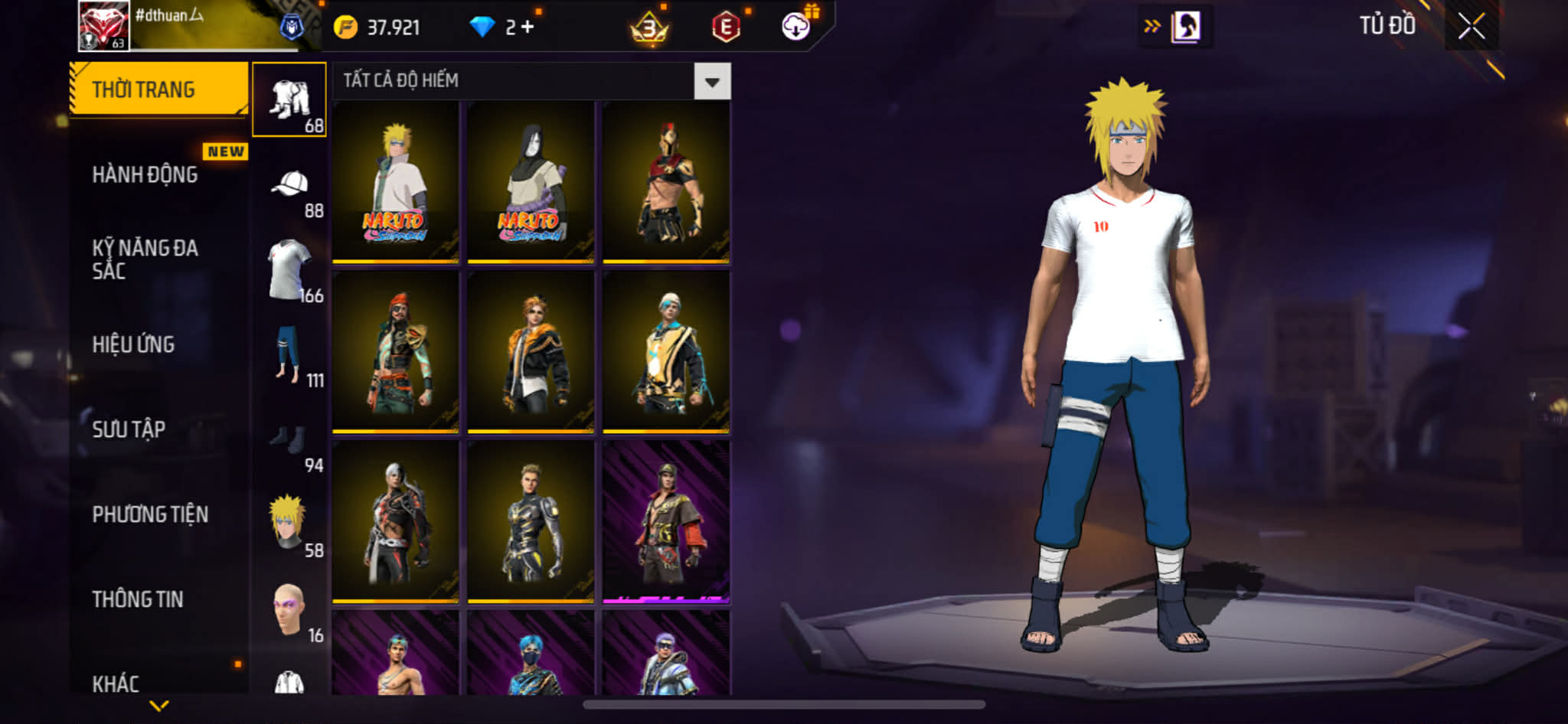
Task: Choose the black-haired Naruto outfit bundle
Action: [531, 182]
